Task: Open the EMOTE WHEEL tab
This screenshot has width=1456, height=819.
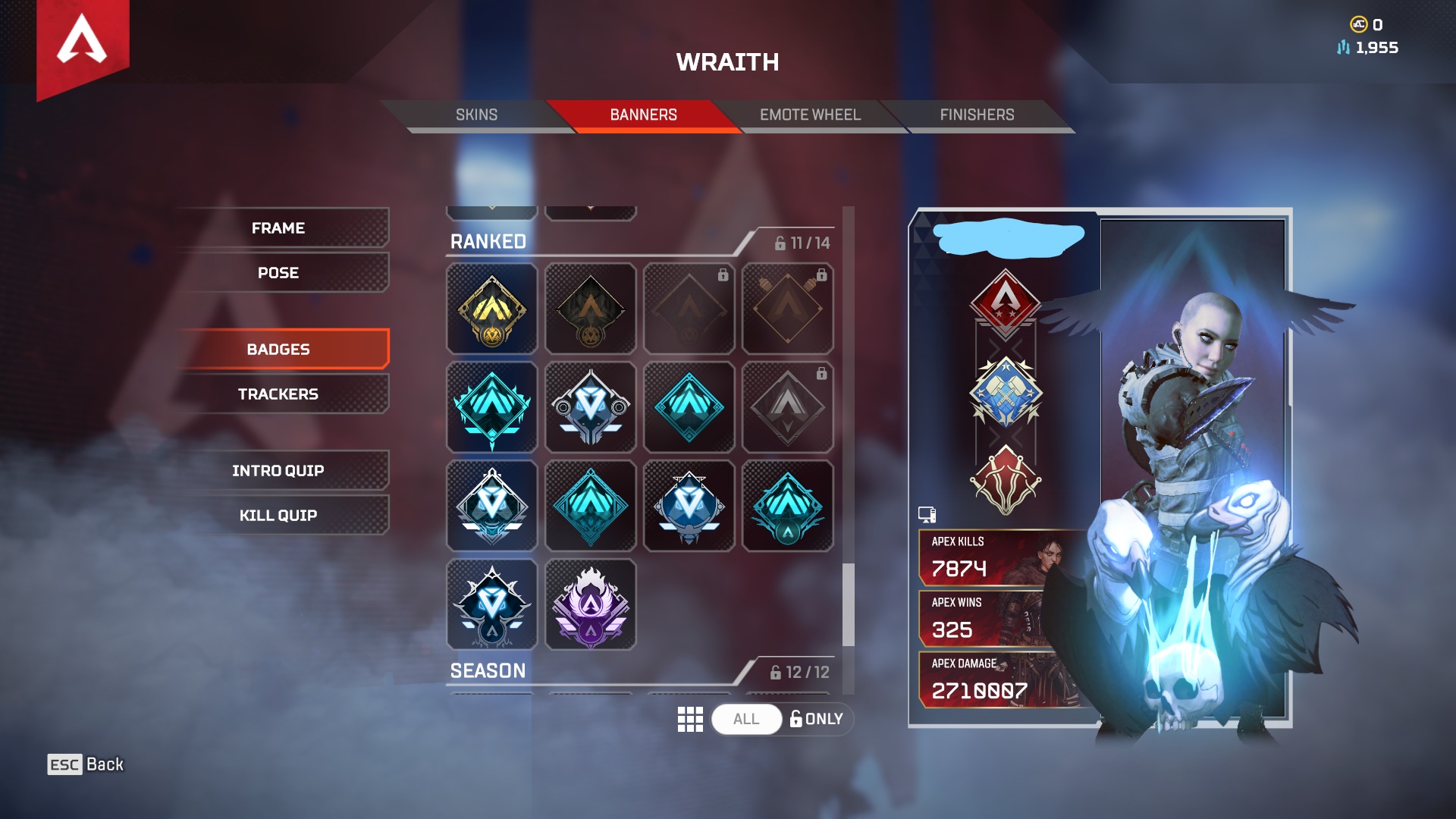Action: point(810,115)
